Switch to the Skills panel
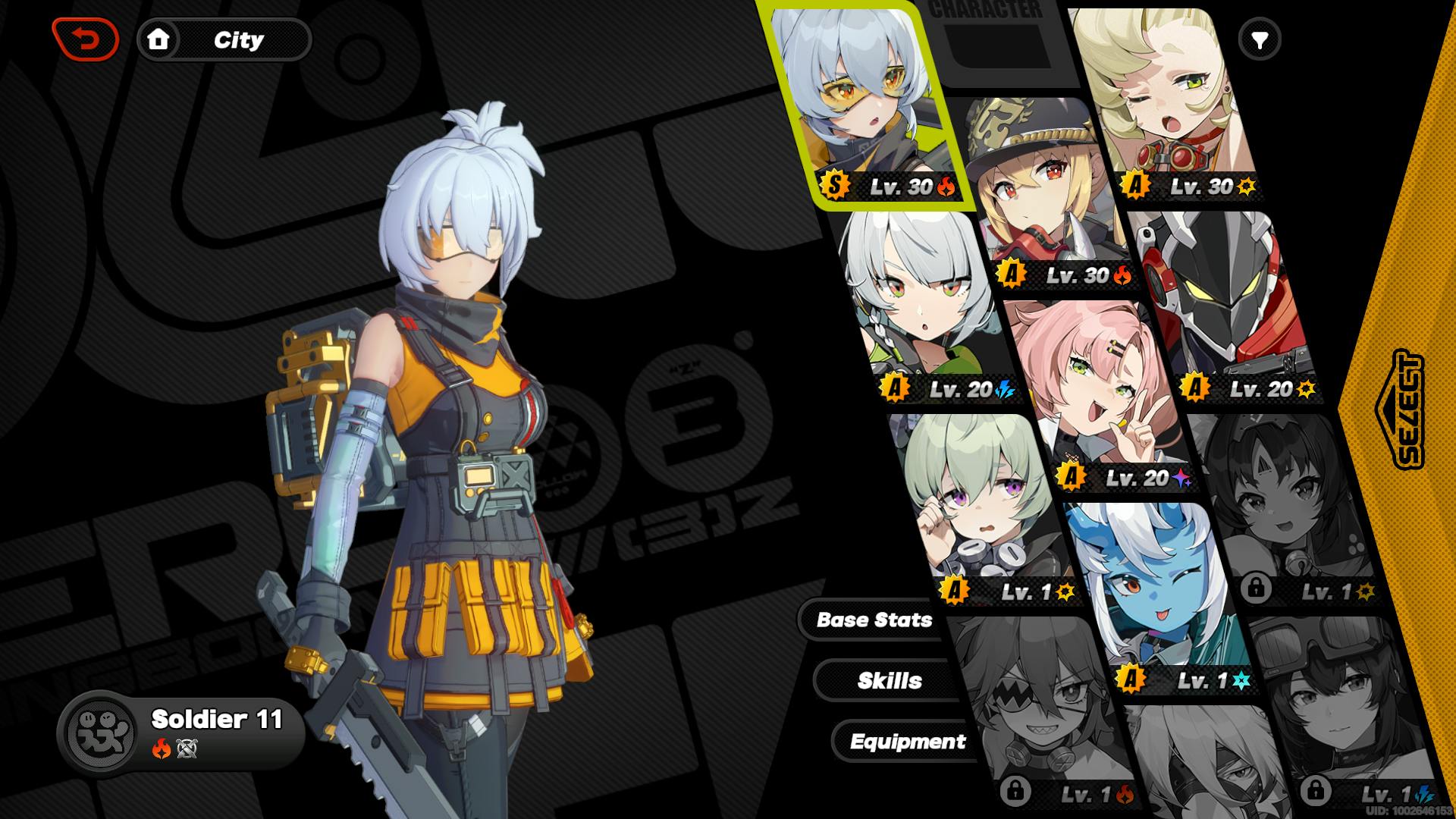The height and width of the screenshot is (819, 1456). [889, 681]
